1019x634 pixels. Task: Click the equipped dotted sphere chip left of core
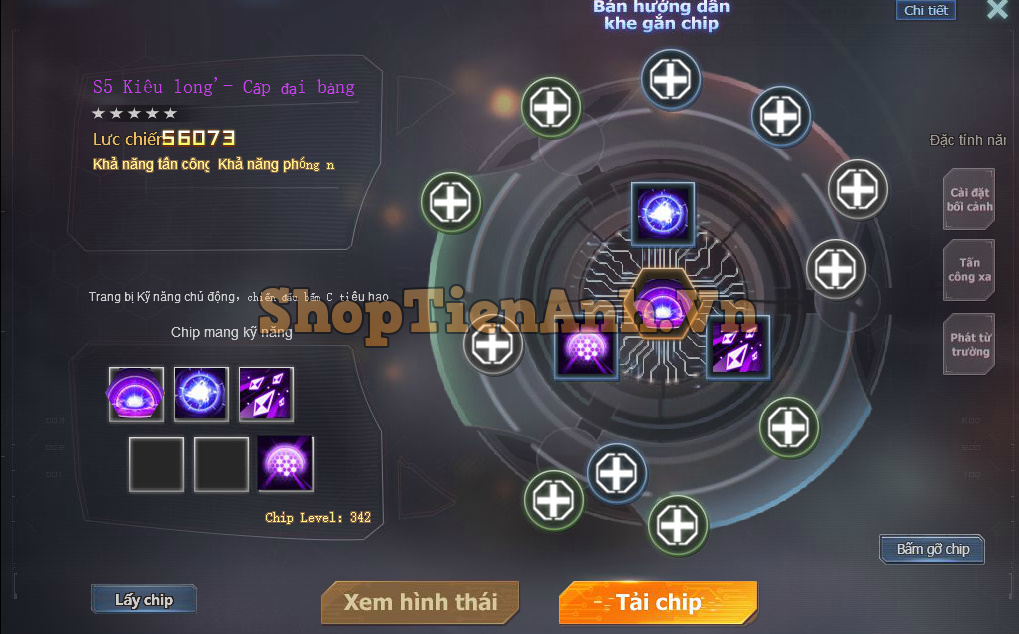click(x=586, y=347)
